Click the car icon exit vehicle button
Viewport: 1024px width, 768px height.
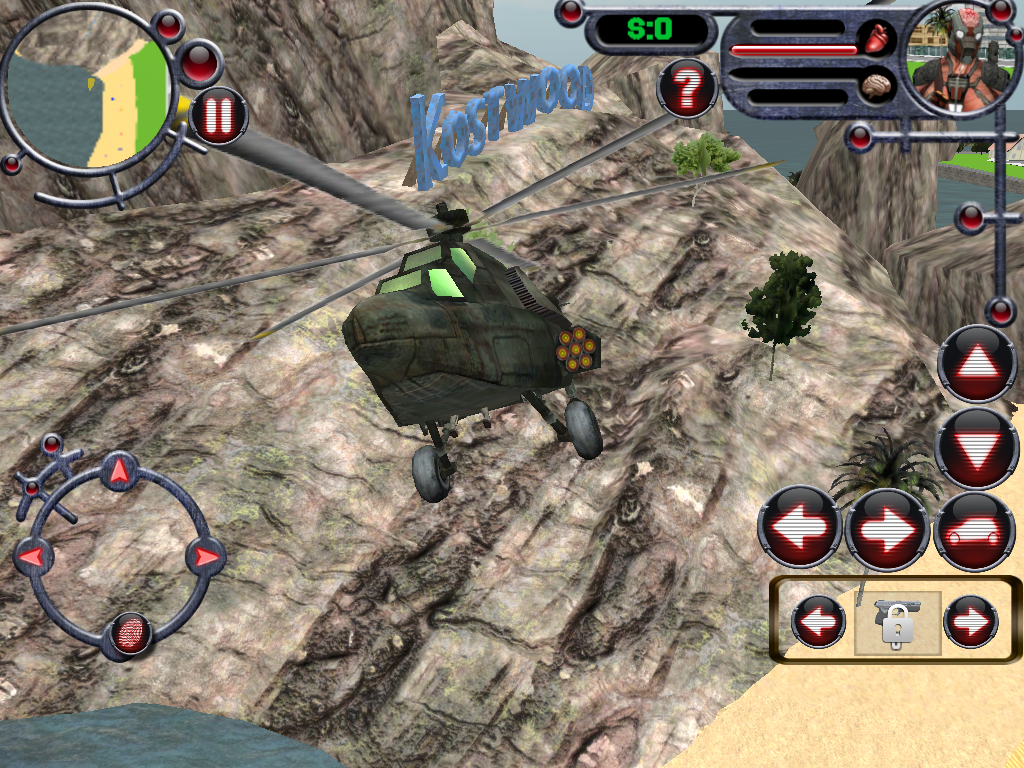(973, 530)
